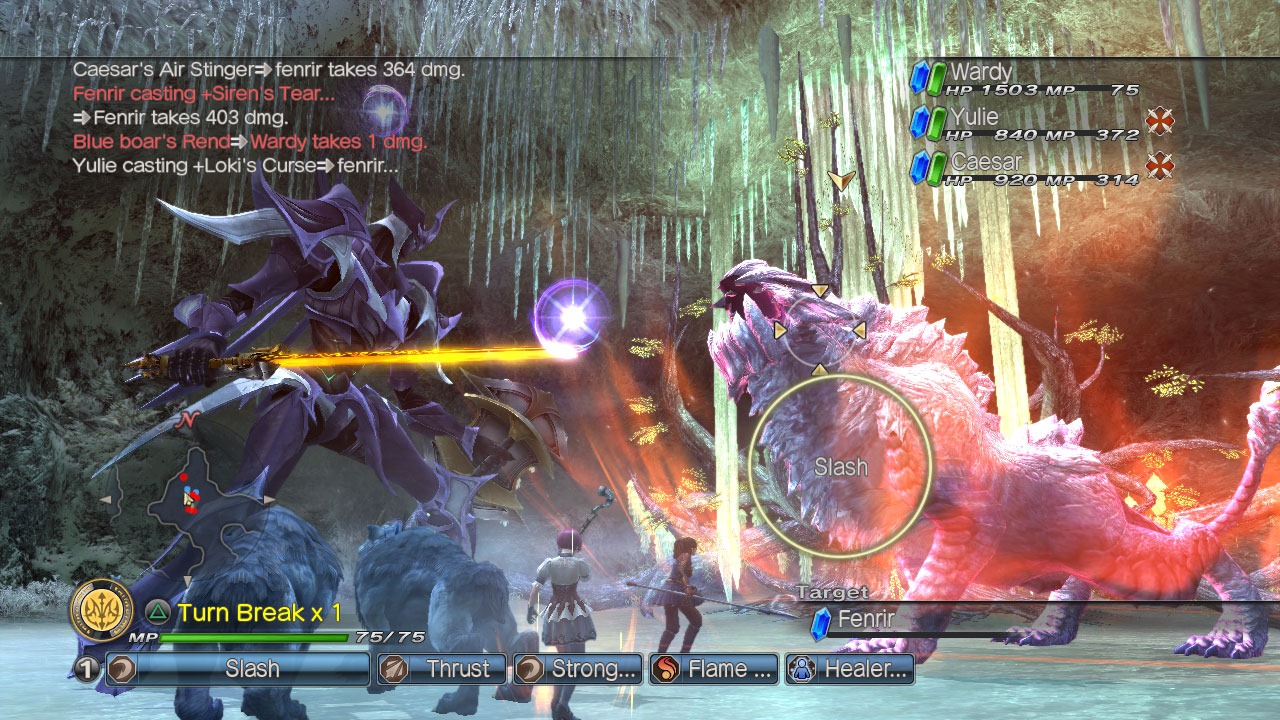Choose the Thrust attack command
1280x720 pixels.
(x=443, y=669)
